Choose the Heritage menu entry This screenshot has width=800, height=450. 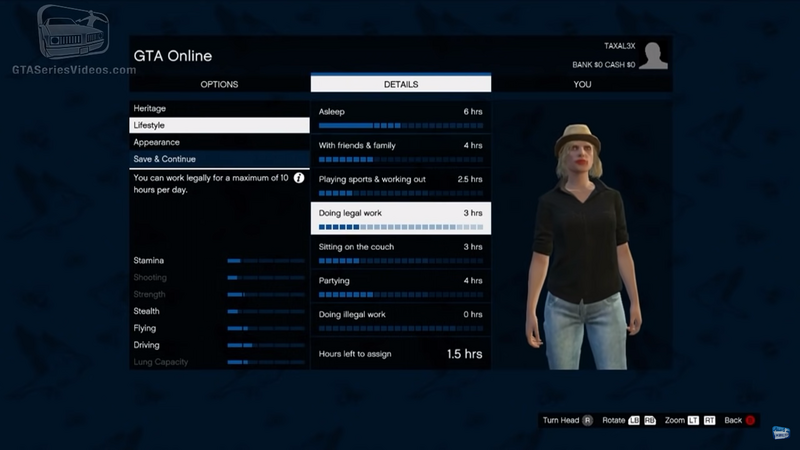pos(219,108)
